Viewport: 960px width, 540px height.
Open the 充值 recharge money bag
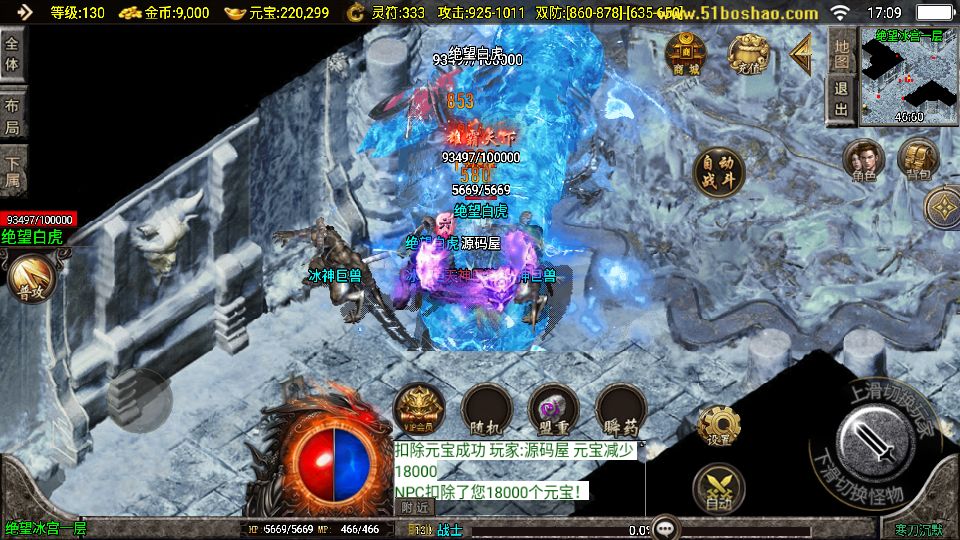[747, 54]
